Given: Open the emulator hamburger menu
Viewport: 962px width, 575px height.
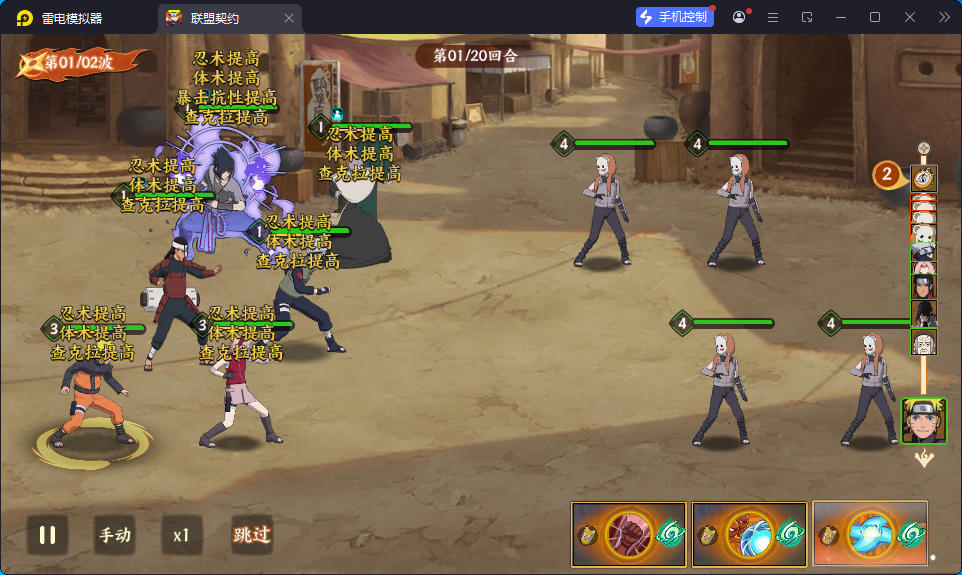Looking at the screenshot, I should pos(772,18).
